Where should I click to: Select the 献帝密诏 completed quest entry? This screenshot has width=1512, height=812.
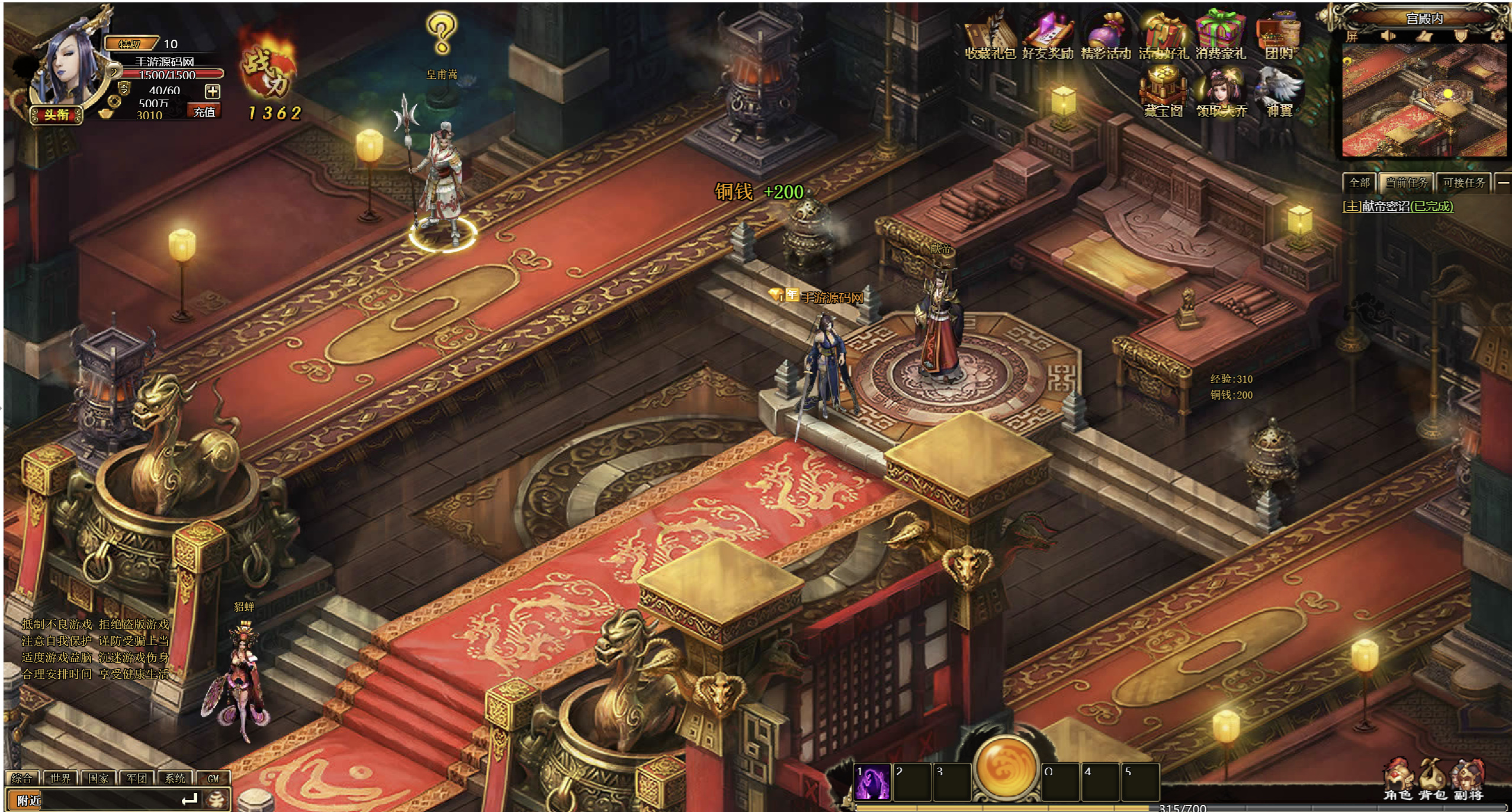pyautogui.click(x=1398, y=207)
